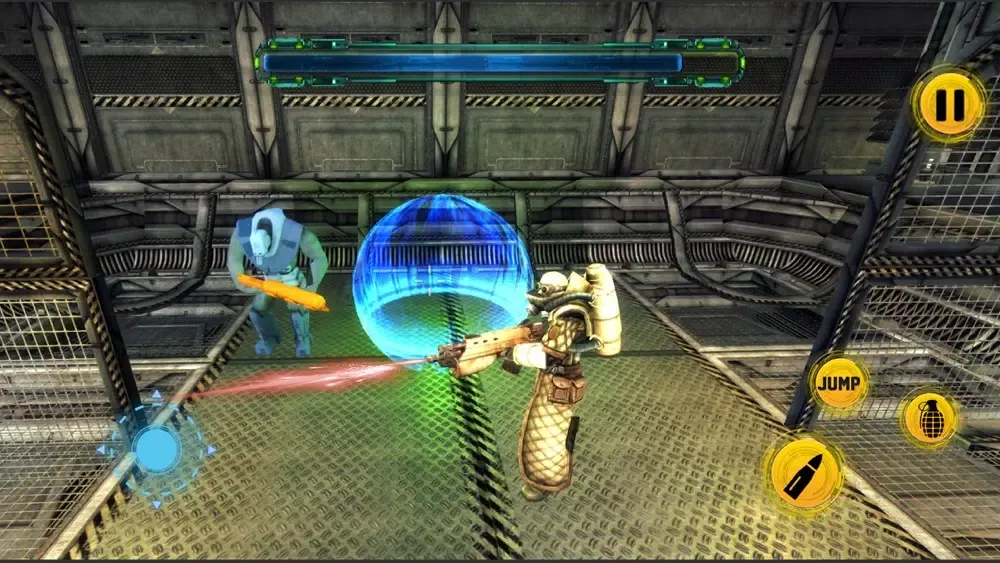
Task: Throw a grenade using the grenade icon
Action: coord(929,418)
